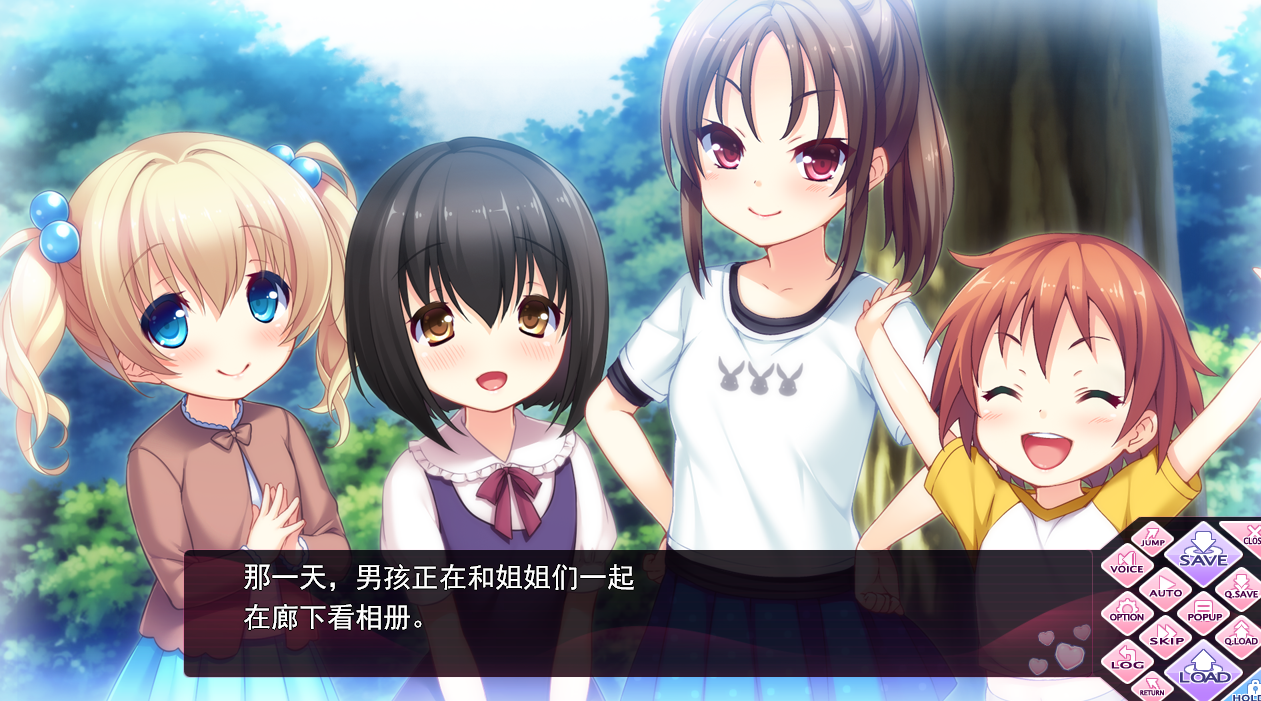The image size is (1261, 701).
Task: Toggle AUTO play mode
Action: (1165, 586)
